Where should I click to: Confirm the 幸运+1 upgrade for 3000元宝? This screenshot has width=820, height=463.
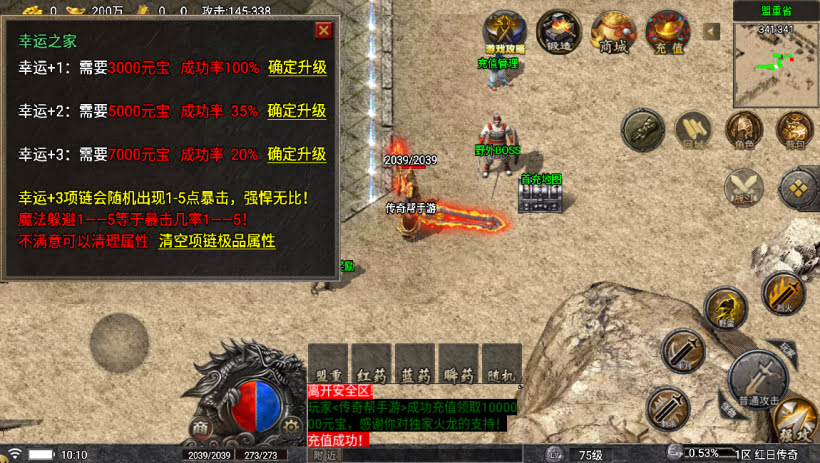click(x=297, y=68)
